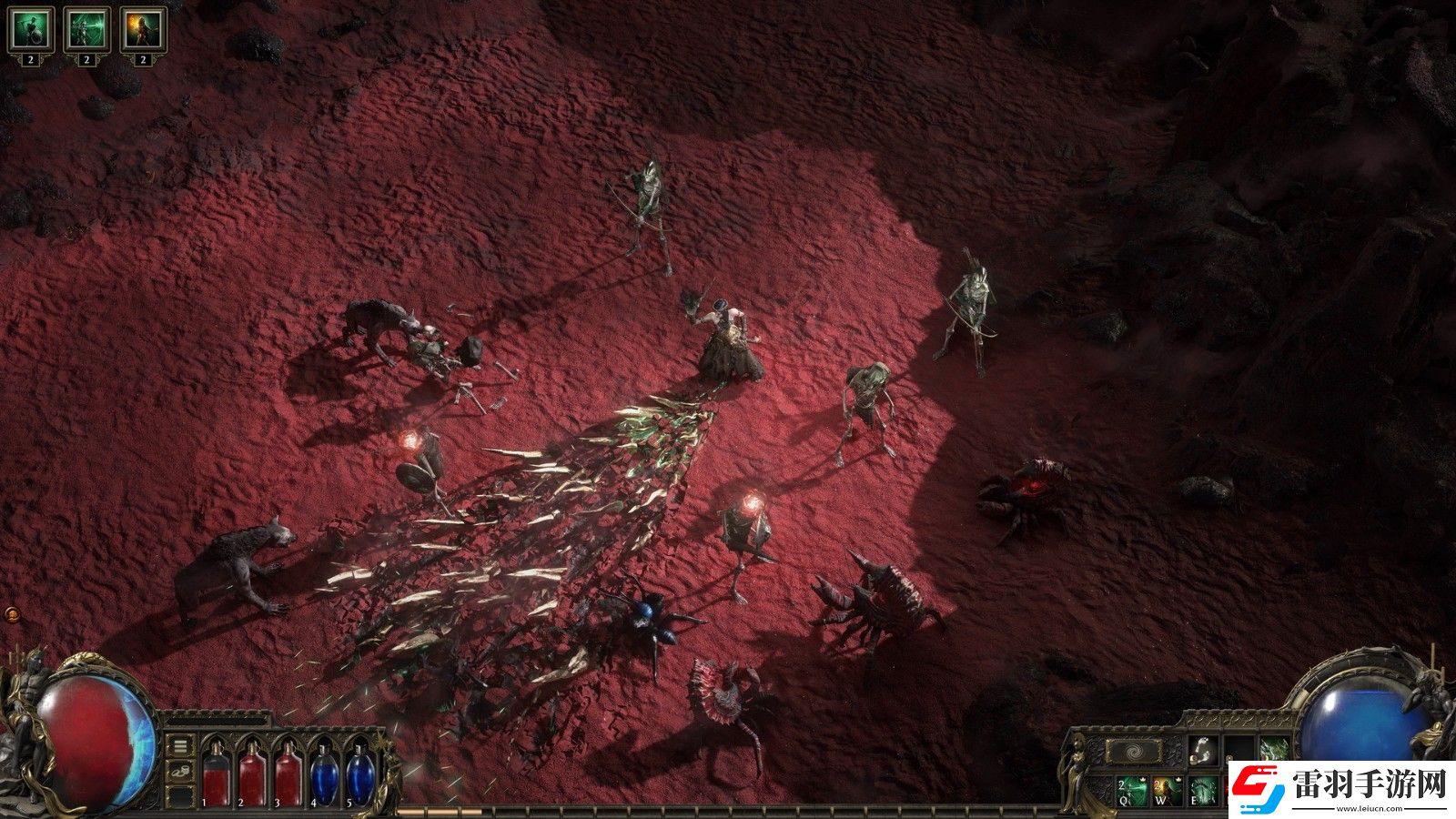The width and height of the screenshot is (1456, 819).
Task: Use the life flask in slot 3
Action: (x=288, y=774)
